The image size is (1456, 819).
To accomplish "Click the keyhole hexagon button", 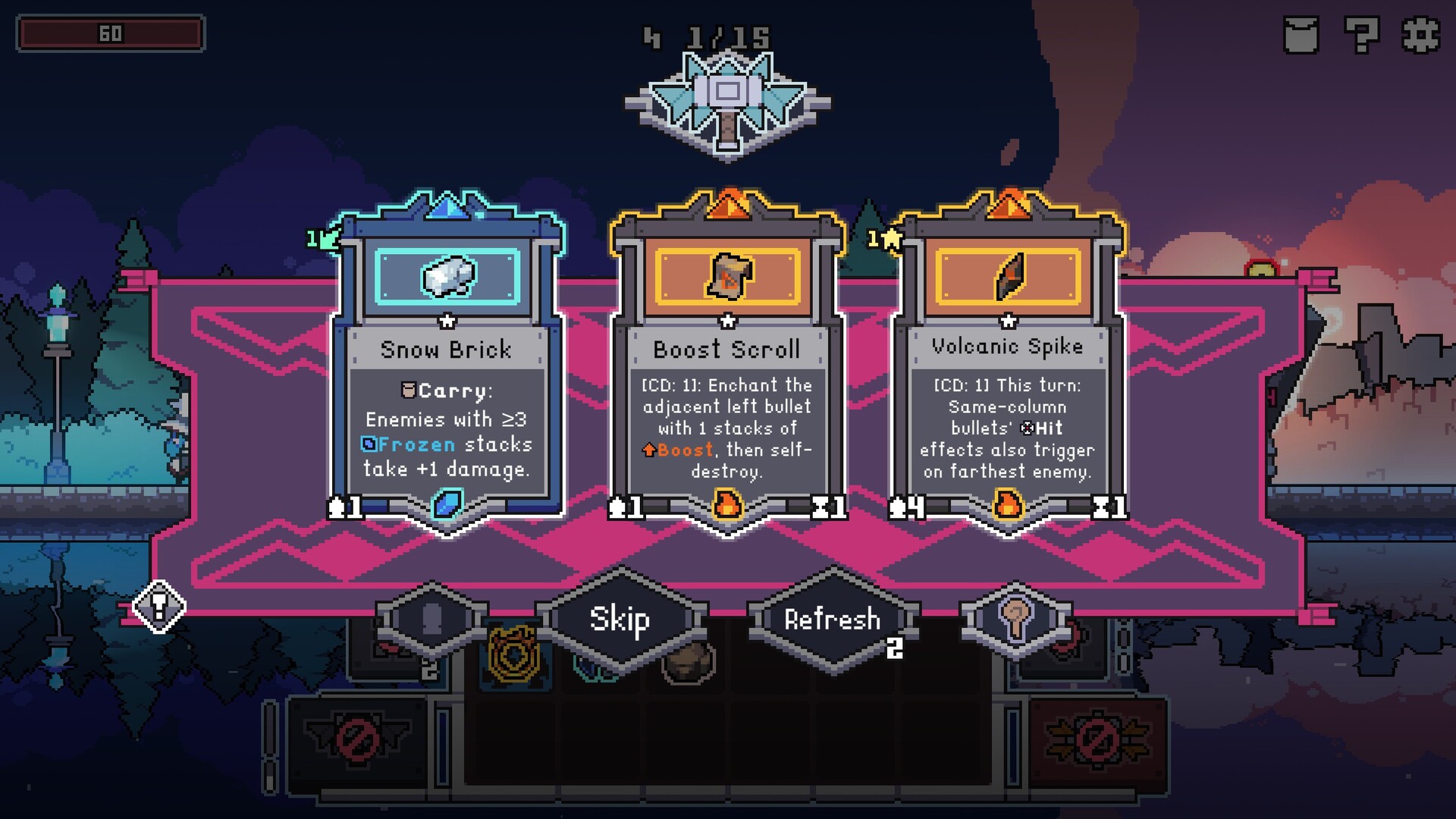I will click(1015, 618).
